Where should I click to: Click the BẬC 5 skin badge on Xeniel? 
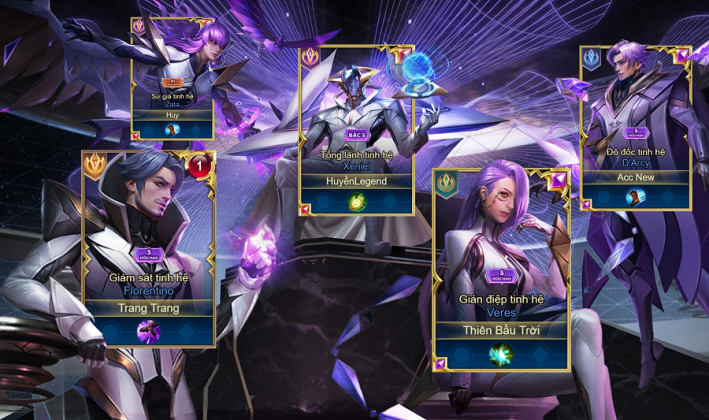click(x=357, y=133)
